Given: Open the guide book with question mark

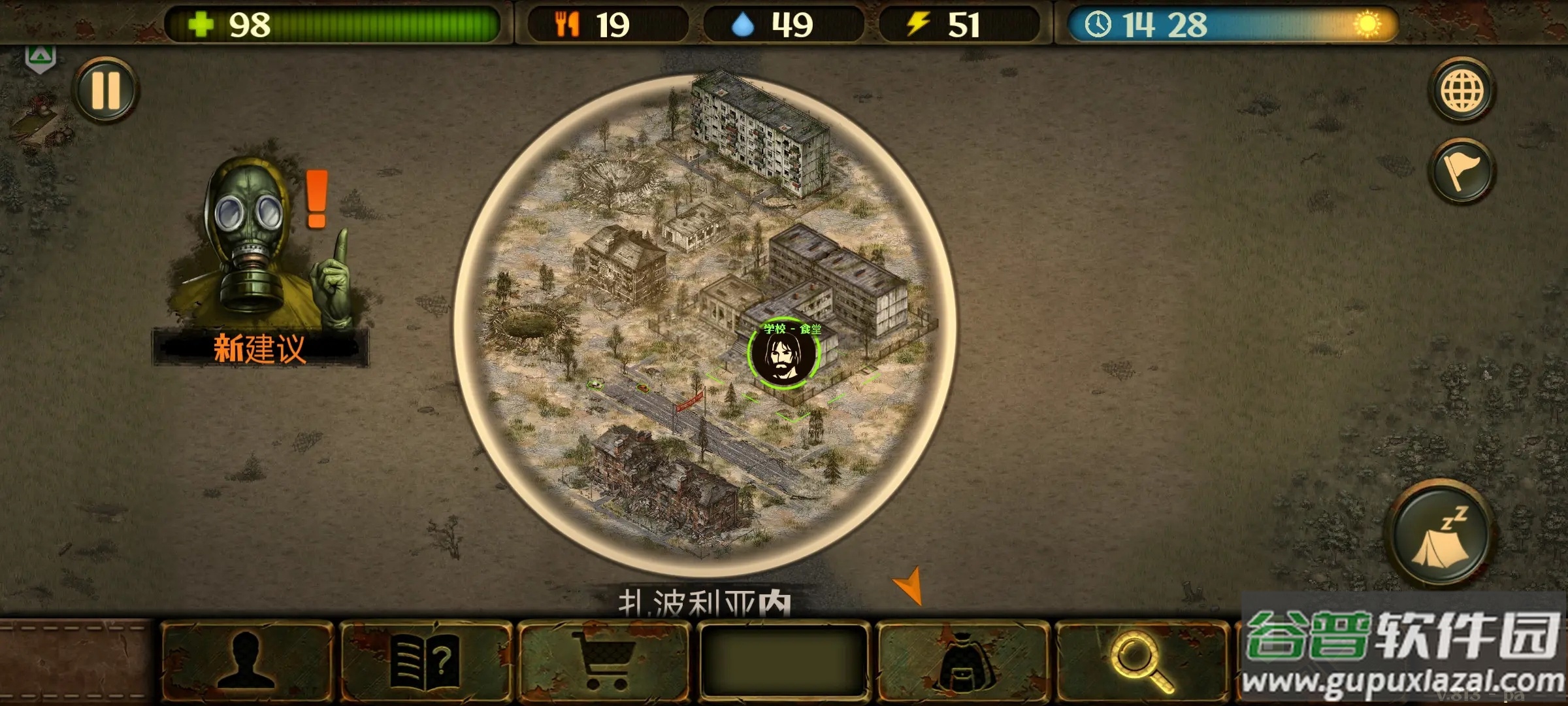Looking at the screenshot, I should coord(425,662).
